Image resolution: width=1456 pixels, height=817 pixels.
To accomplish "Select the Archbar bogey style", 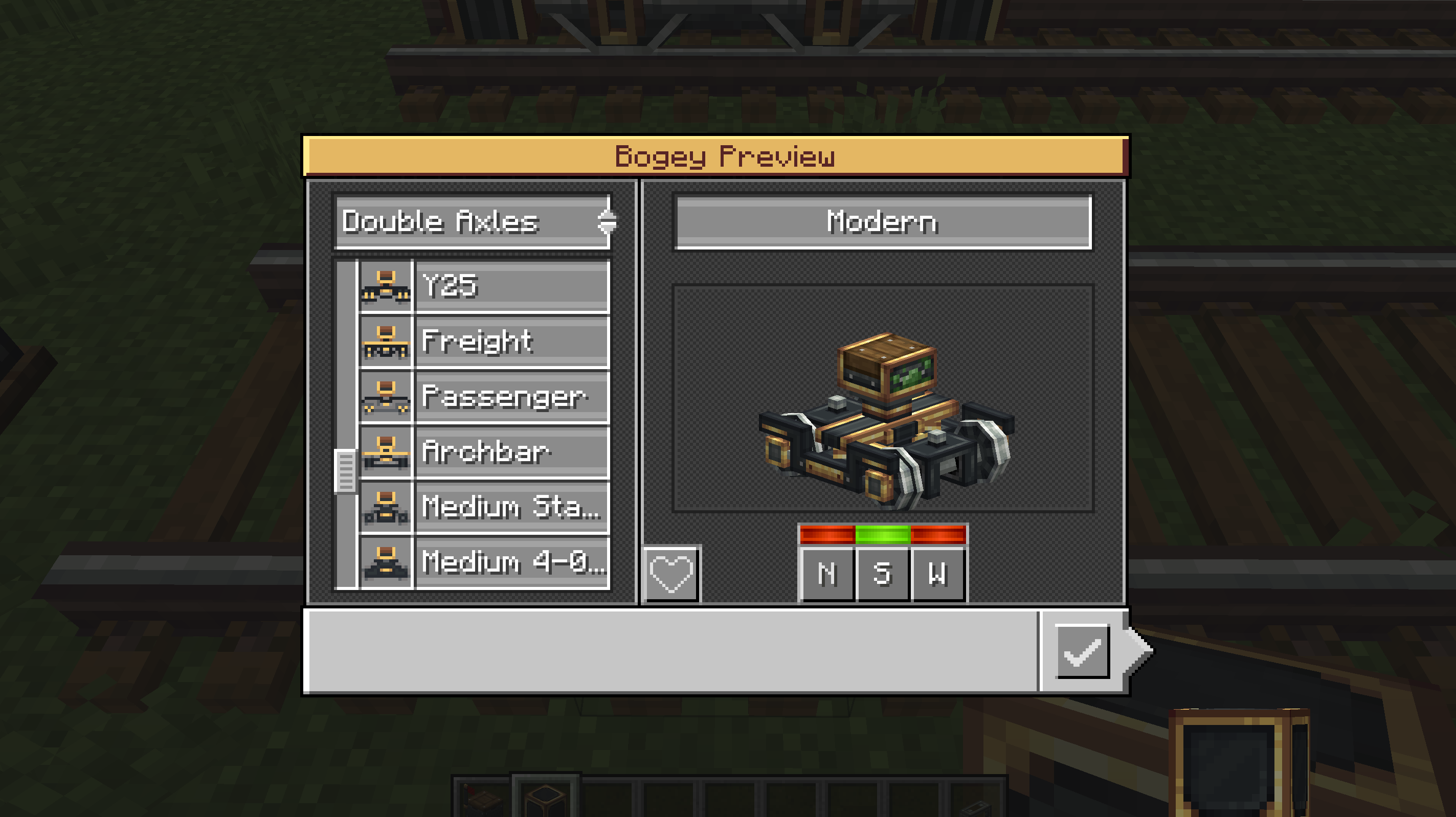I will (511, 452).
